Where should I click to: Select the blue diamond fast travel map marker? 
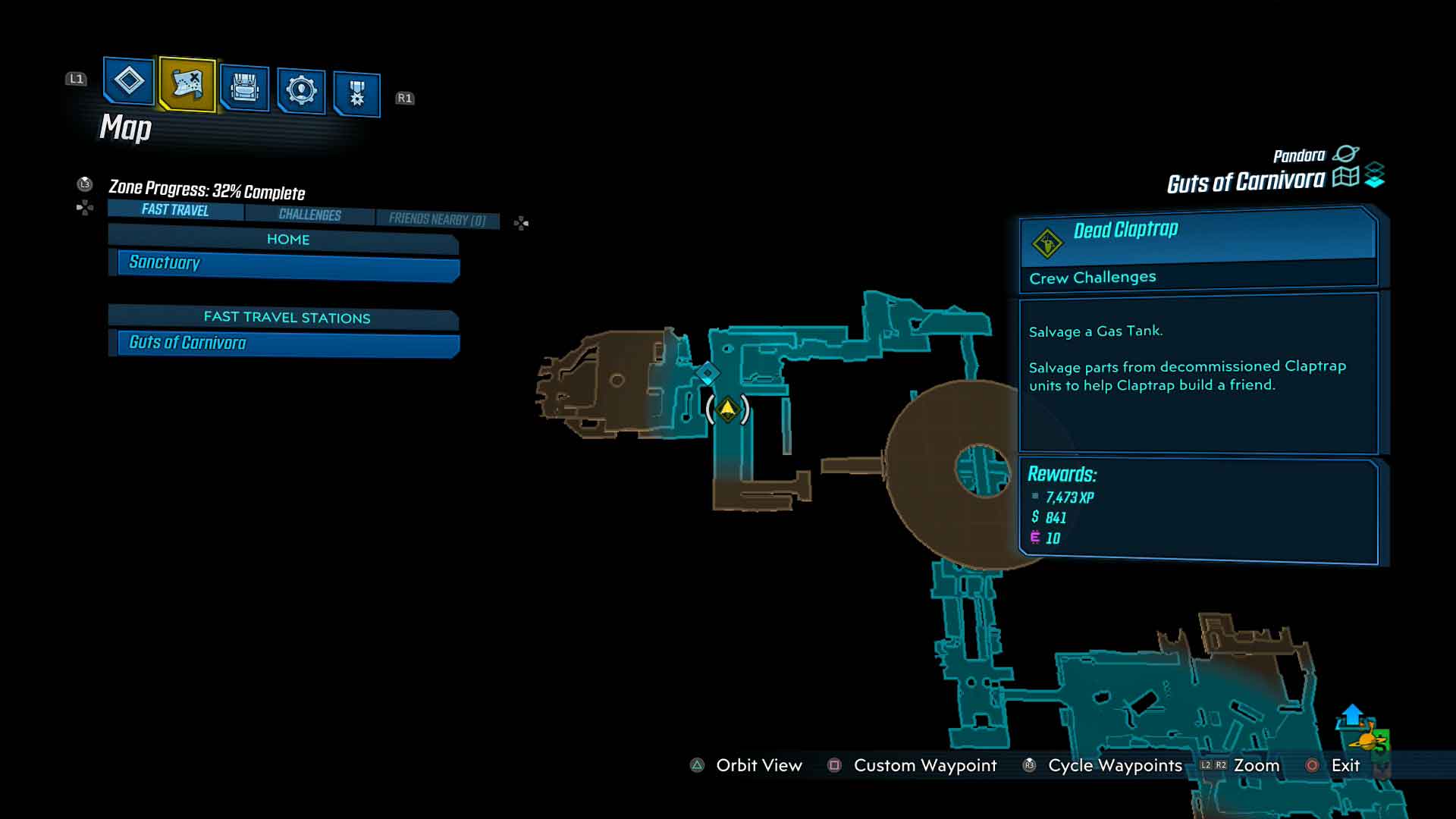(708, 373)
